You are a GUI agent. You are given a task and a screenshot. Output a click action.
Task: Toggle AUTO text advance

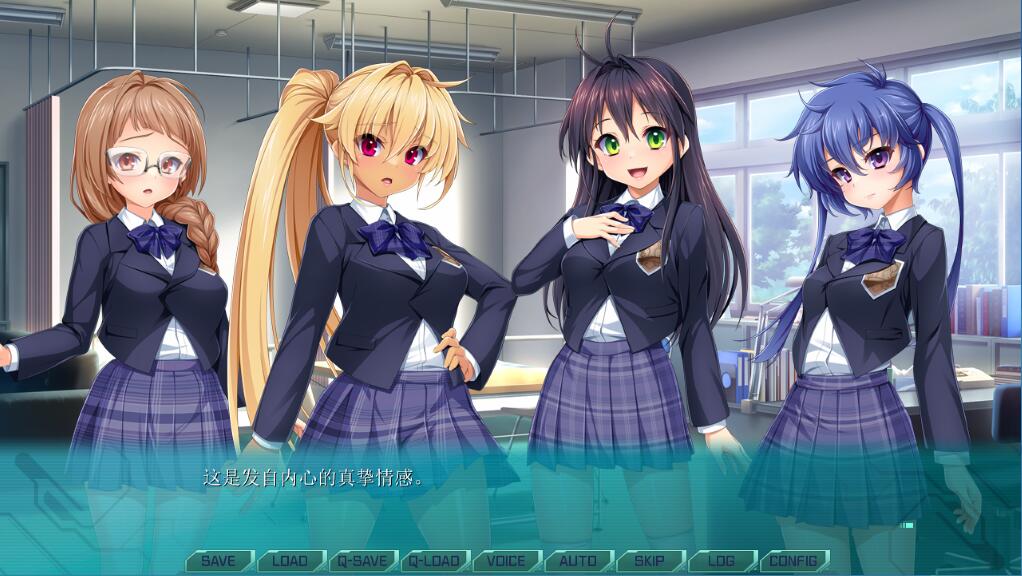578,561
